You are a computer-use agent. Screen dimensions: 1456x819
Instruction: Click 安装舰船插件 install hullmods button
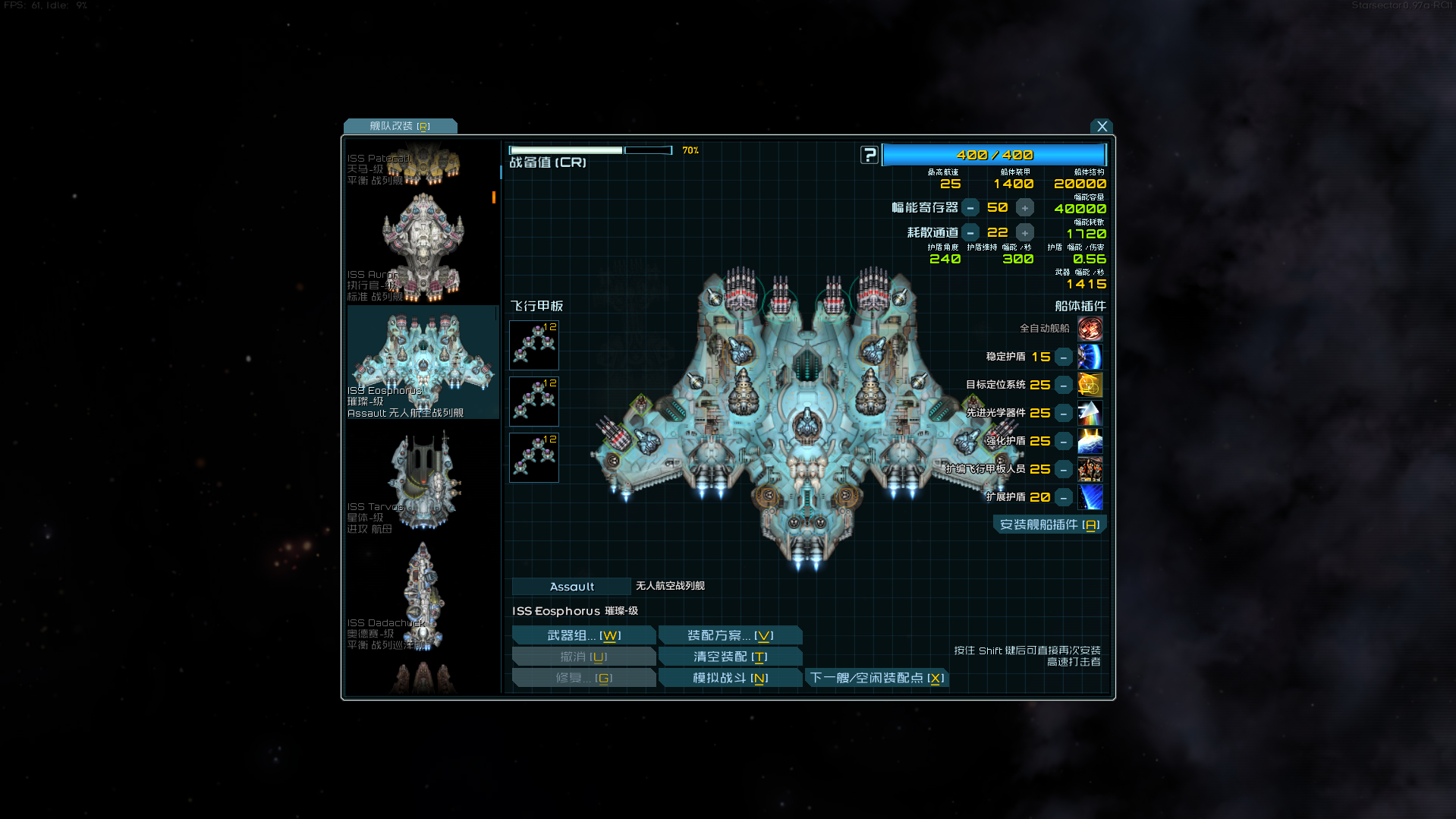click(1049, 524)
